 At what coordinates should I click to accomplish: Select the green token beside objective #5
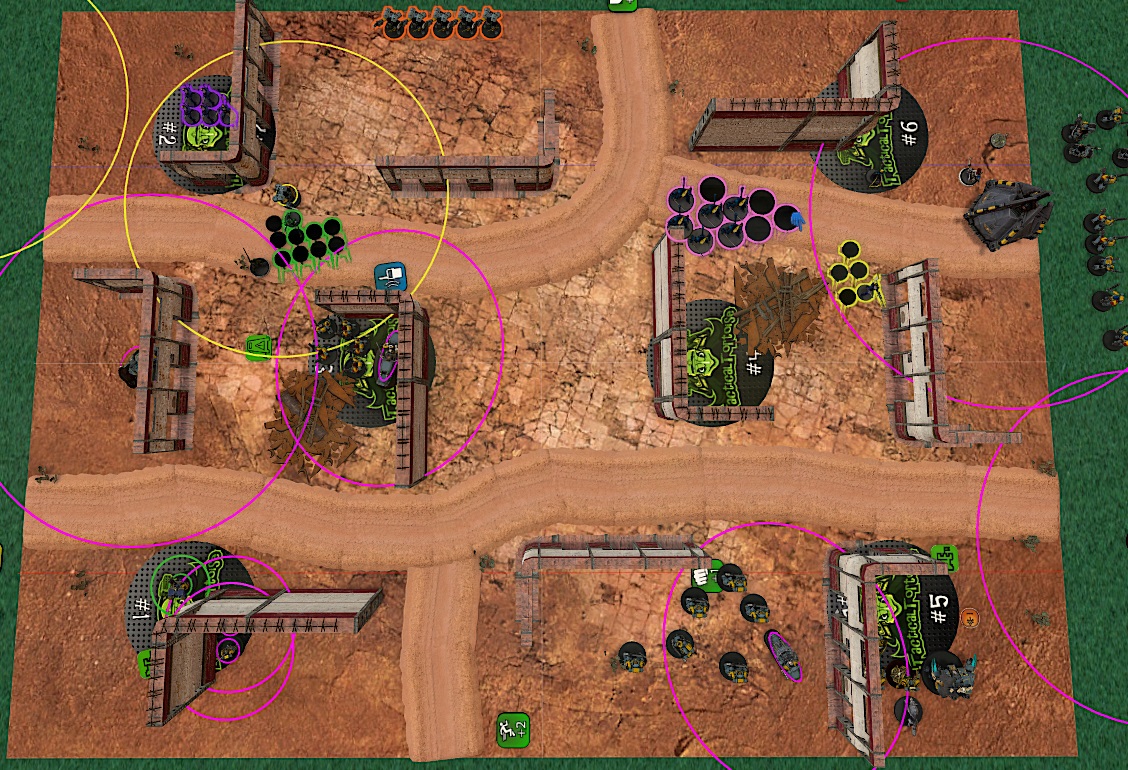943,558
